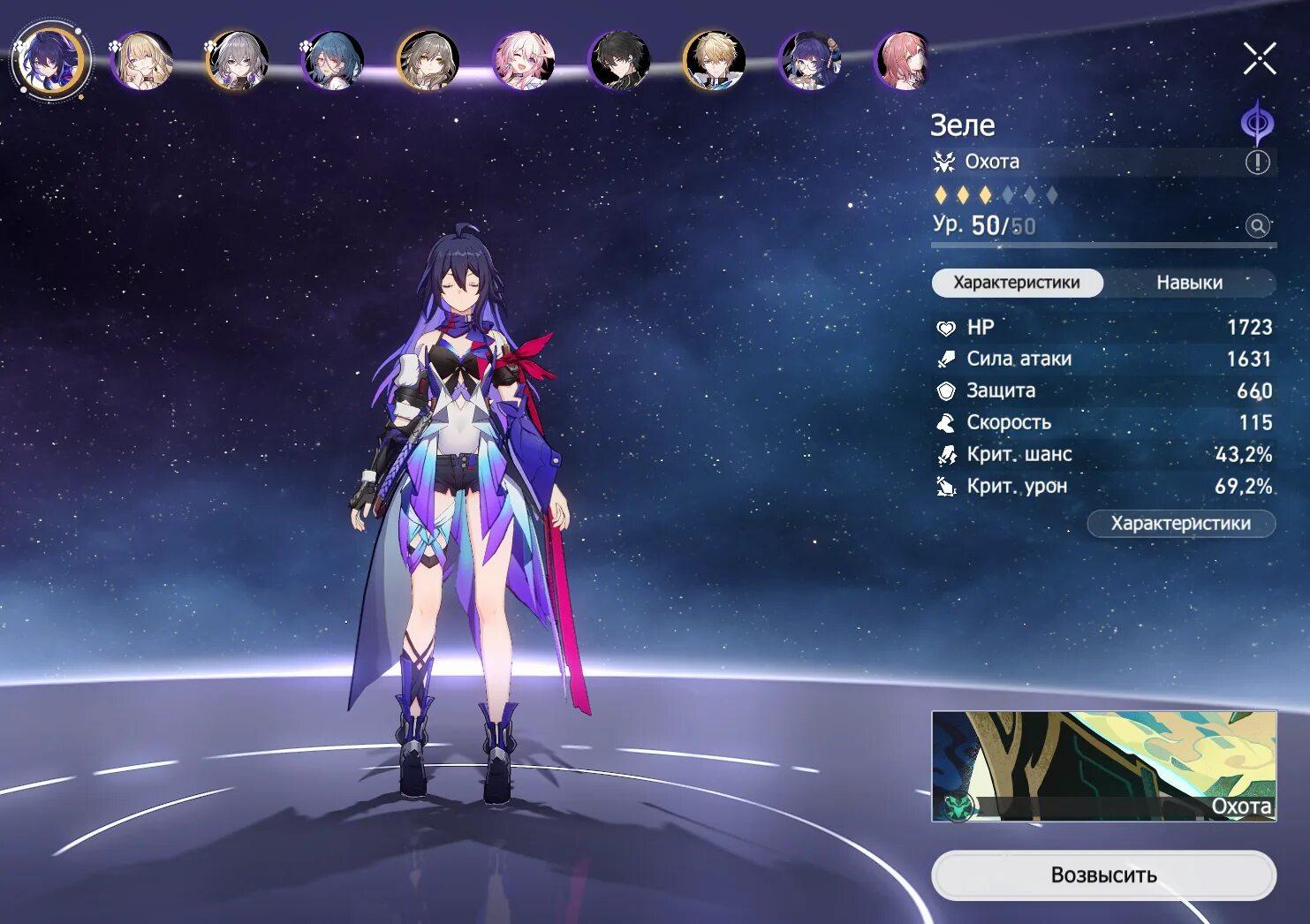
Task: Open the detailed Характеристики button below stats
Action: tap(1180, 523)
